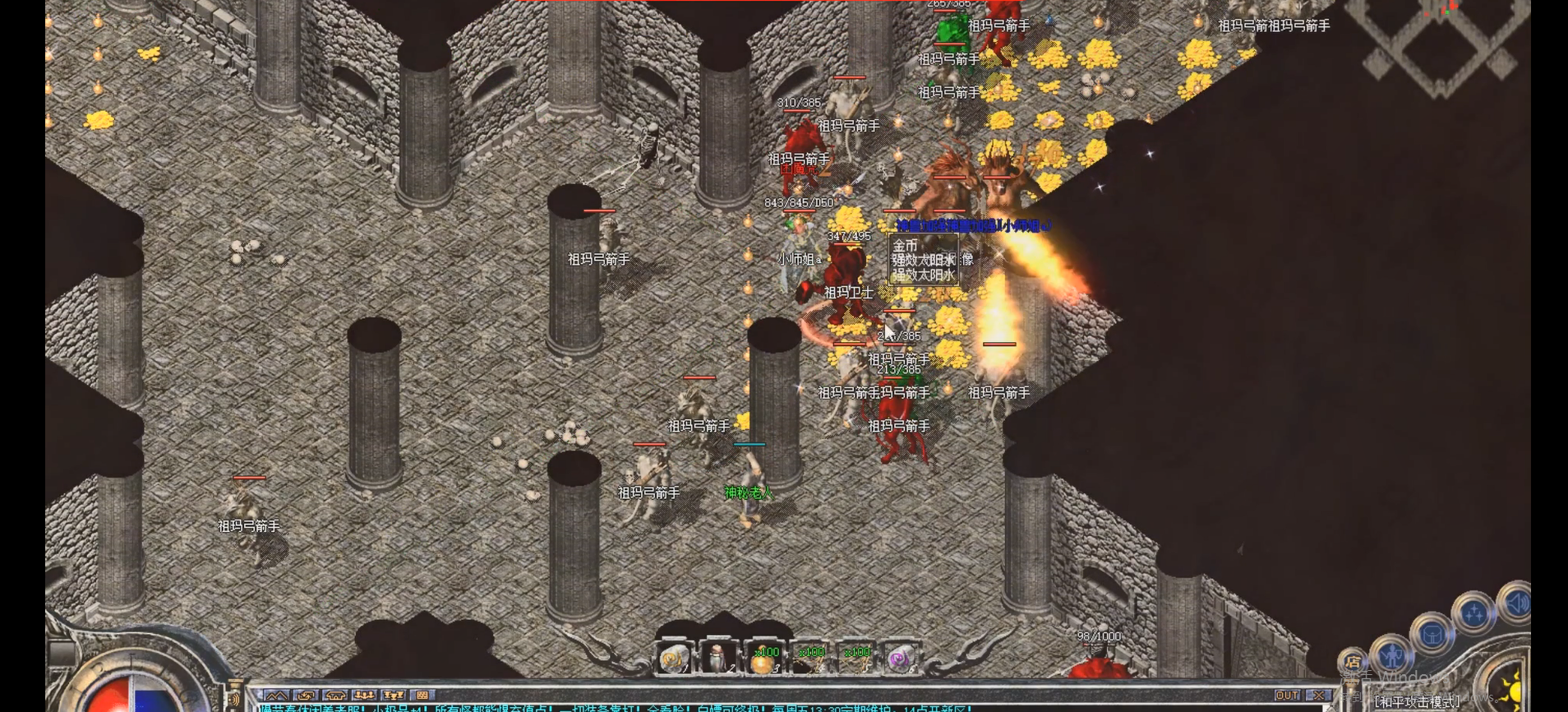The image size is (1568, 712).
Task: Open the group members toolbar button
Action: [364, 696]
